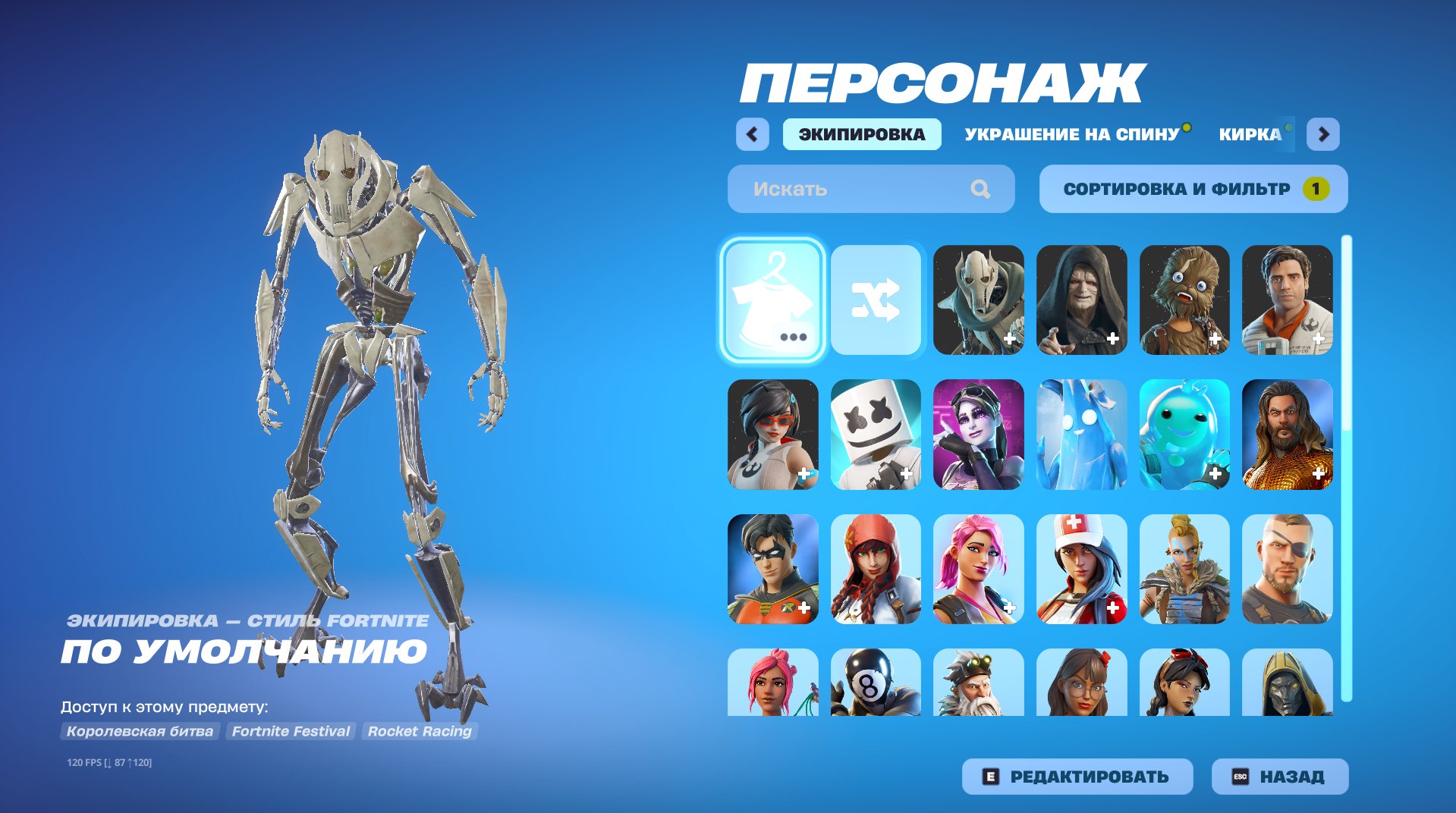Open the СОРТИРОВКА И ФИЛЬТР panel
This screenshot has height=813, width=1456.
point(1193,189)
